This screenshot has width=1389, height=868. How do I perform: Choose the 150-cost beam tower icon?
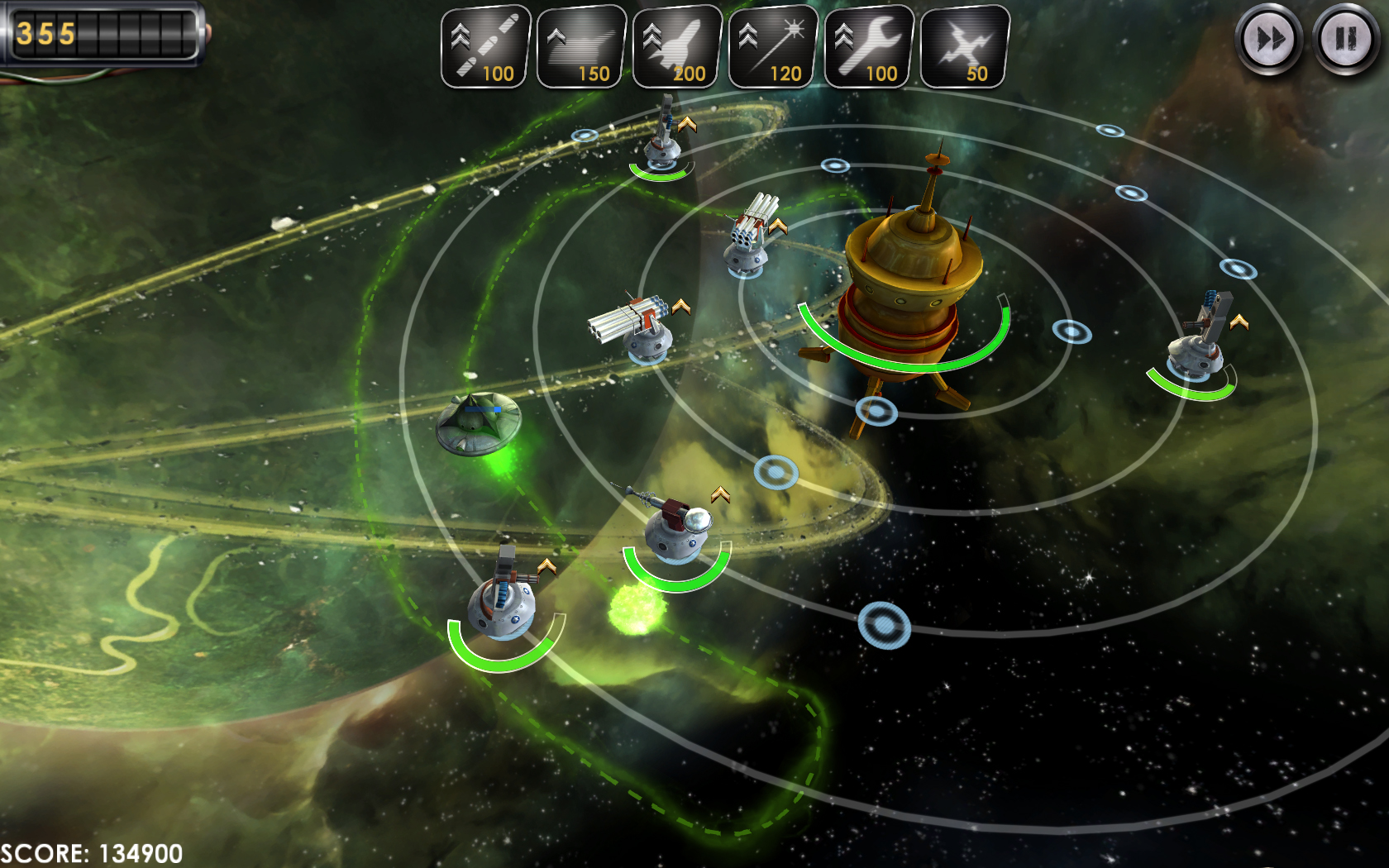click(581, 46)
